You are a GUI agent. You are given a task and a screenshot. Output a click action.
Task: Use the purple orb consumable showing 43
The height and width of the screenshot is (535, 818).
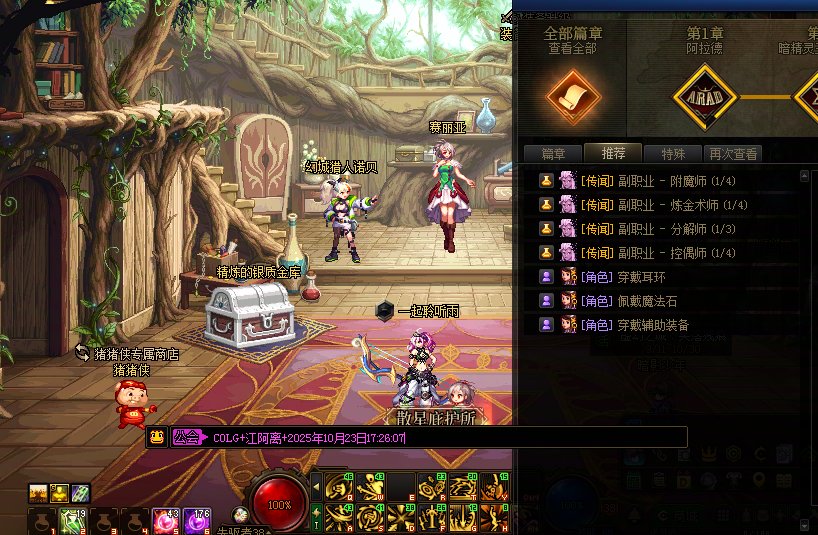coord(164,521)
